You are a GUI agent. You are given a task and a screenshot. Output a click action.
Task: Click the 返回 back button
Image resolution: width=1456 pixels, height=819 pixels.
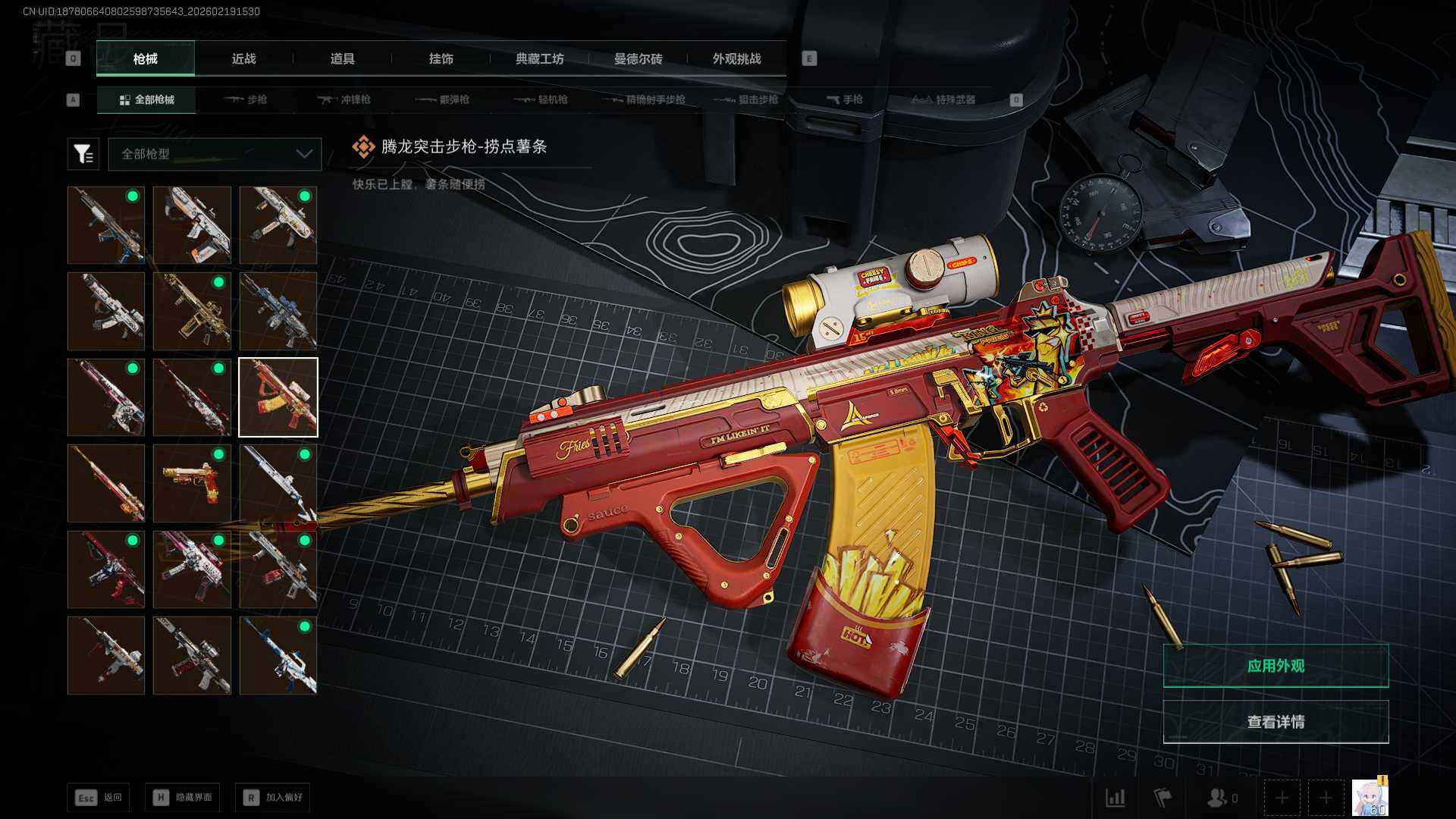(x=99, y=797)
